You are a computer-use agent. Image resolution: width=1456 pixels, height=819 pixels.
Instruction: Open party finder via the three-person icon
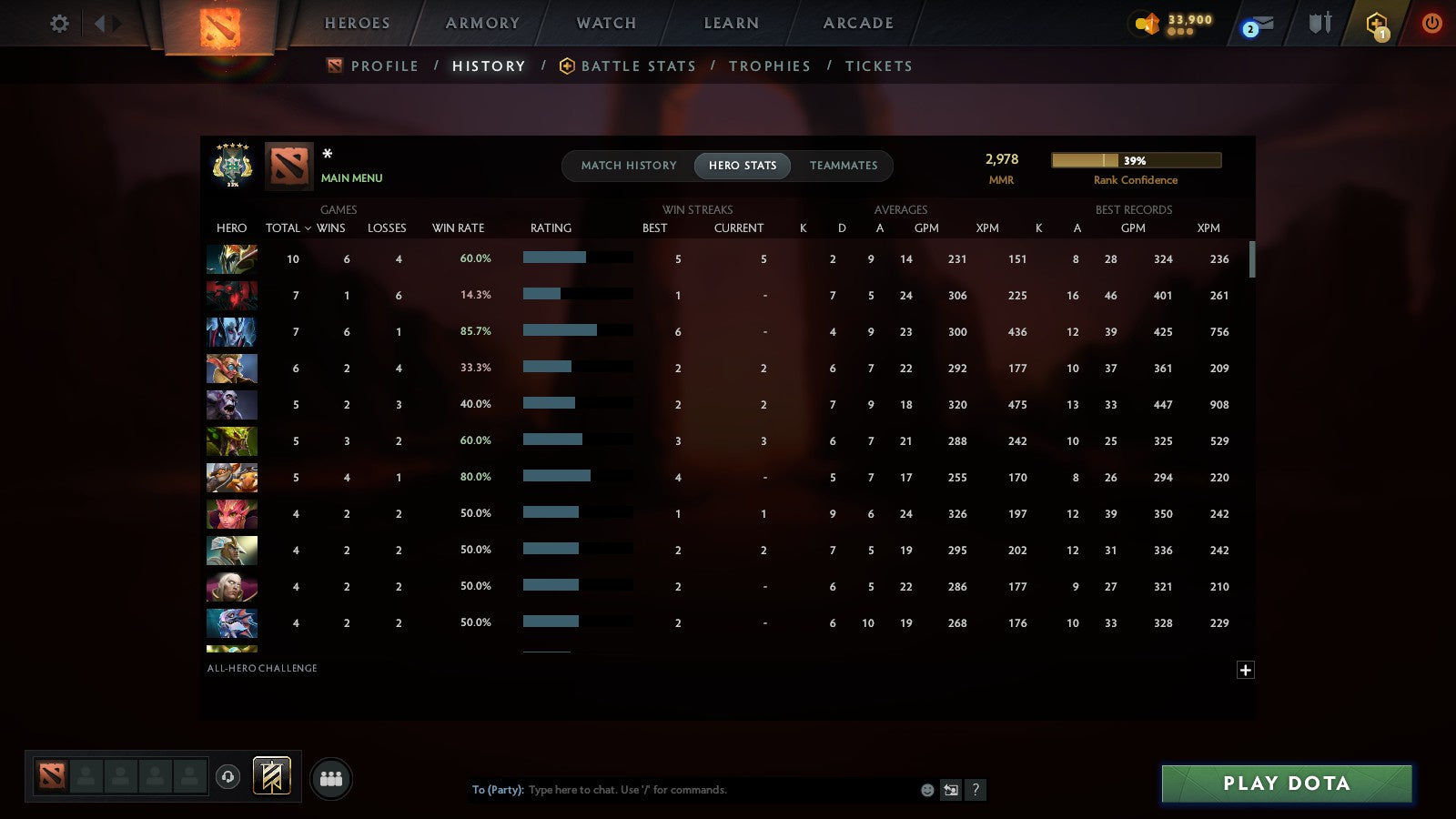tap(331, 775)
